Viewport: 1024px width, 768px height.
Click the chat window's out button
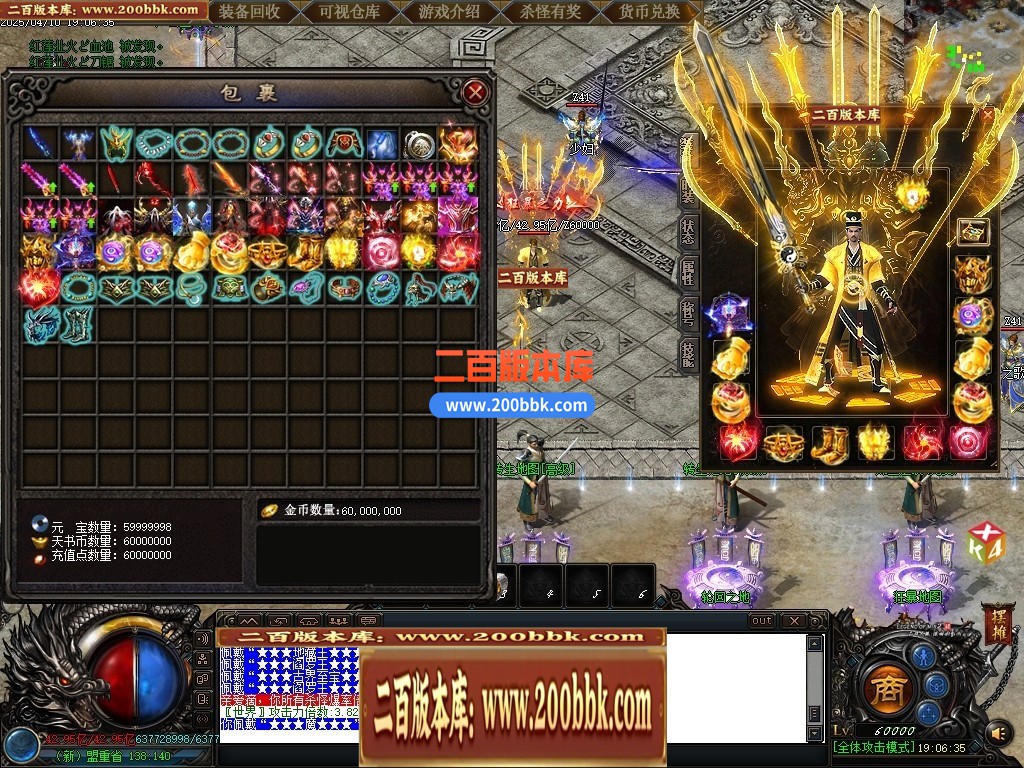[762, 620]
